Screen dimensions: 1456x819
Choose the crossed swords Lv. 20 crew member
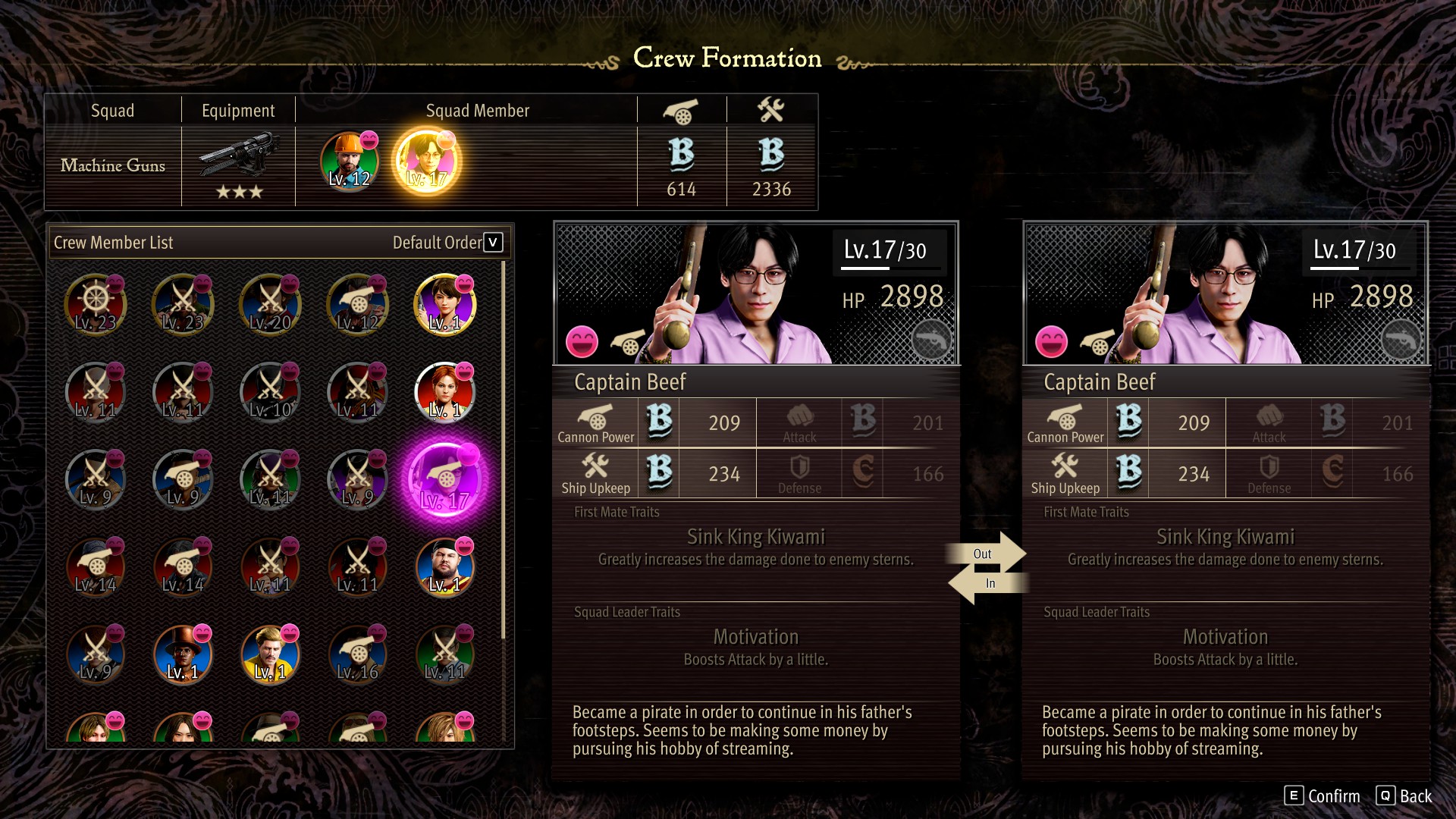[270, 305]
